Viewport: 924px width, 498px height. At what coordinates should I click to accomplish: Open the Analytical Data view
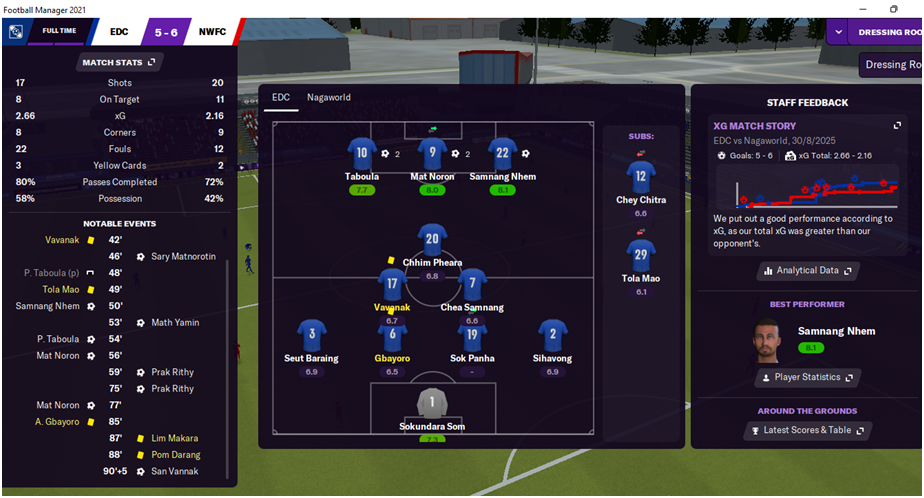coord(808,270)
